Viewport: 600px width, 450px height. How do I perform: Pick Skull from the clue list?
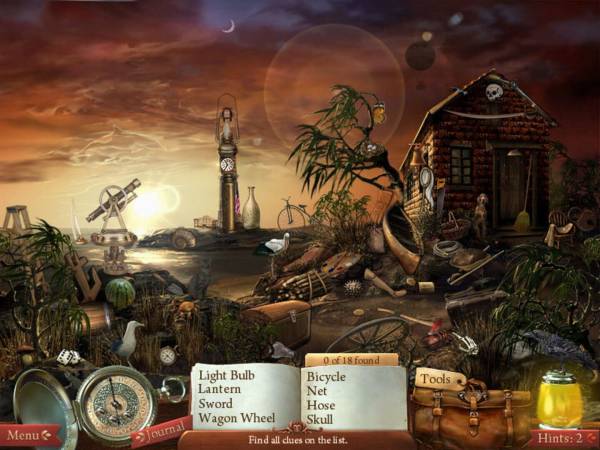pyautogui.click(x=320, y=419)
